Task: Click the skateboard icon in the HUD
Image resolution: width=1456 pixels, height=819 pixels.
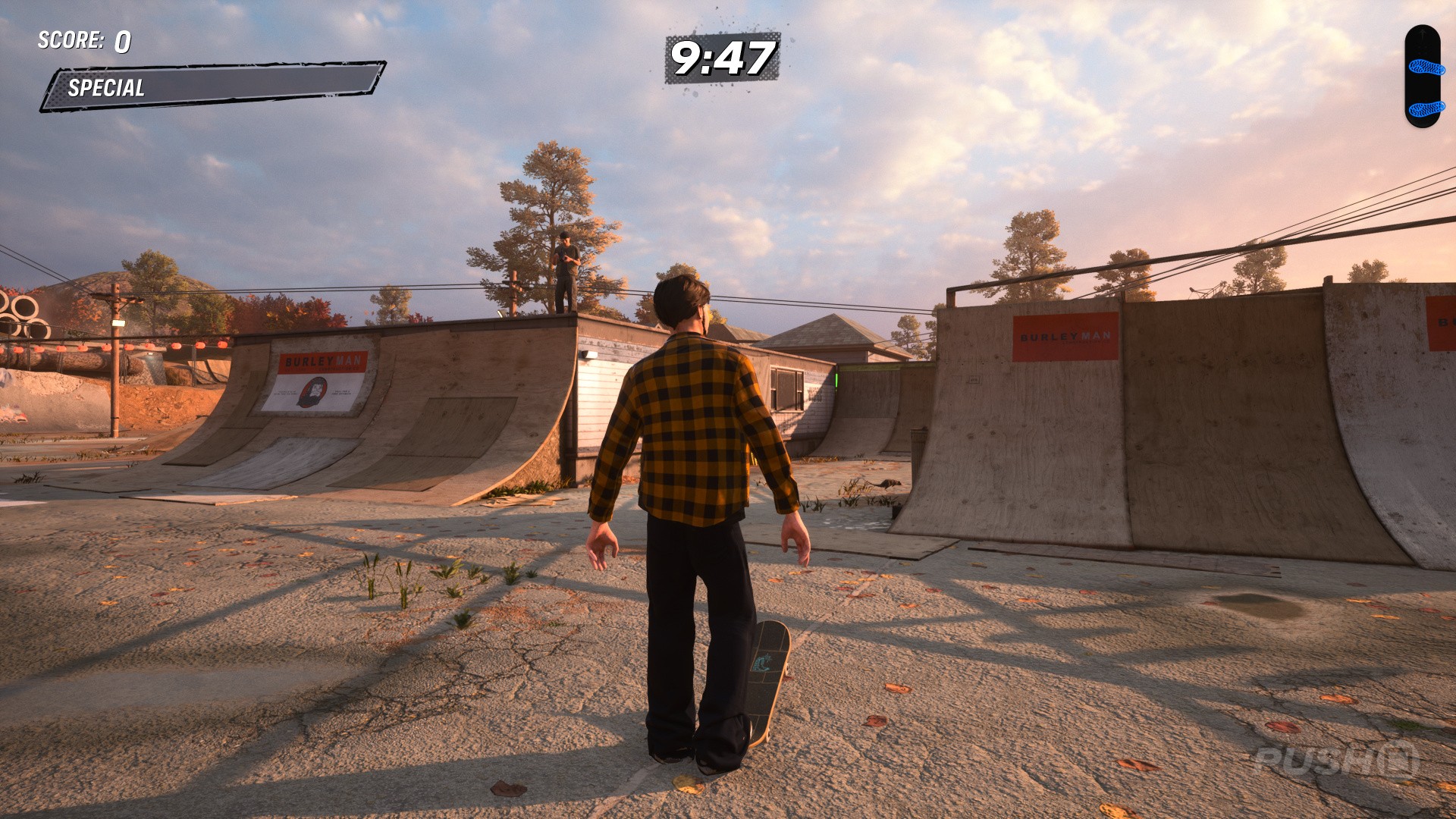Action: coord(1422,76)
